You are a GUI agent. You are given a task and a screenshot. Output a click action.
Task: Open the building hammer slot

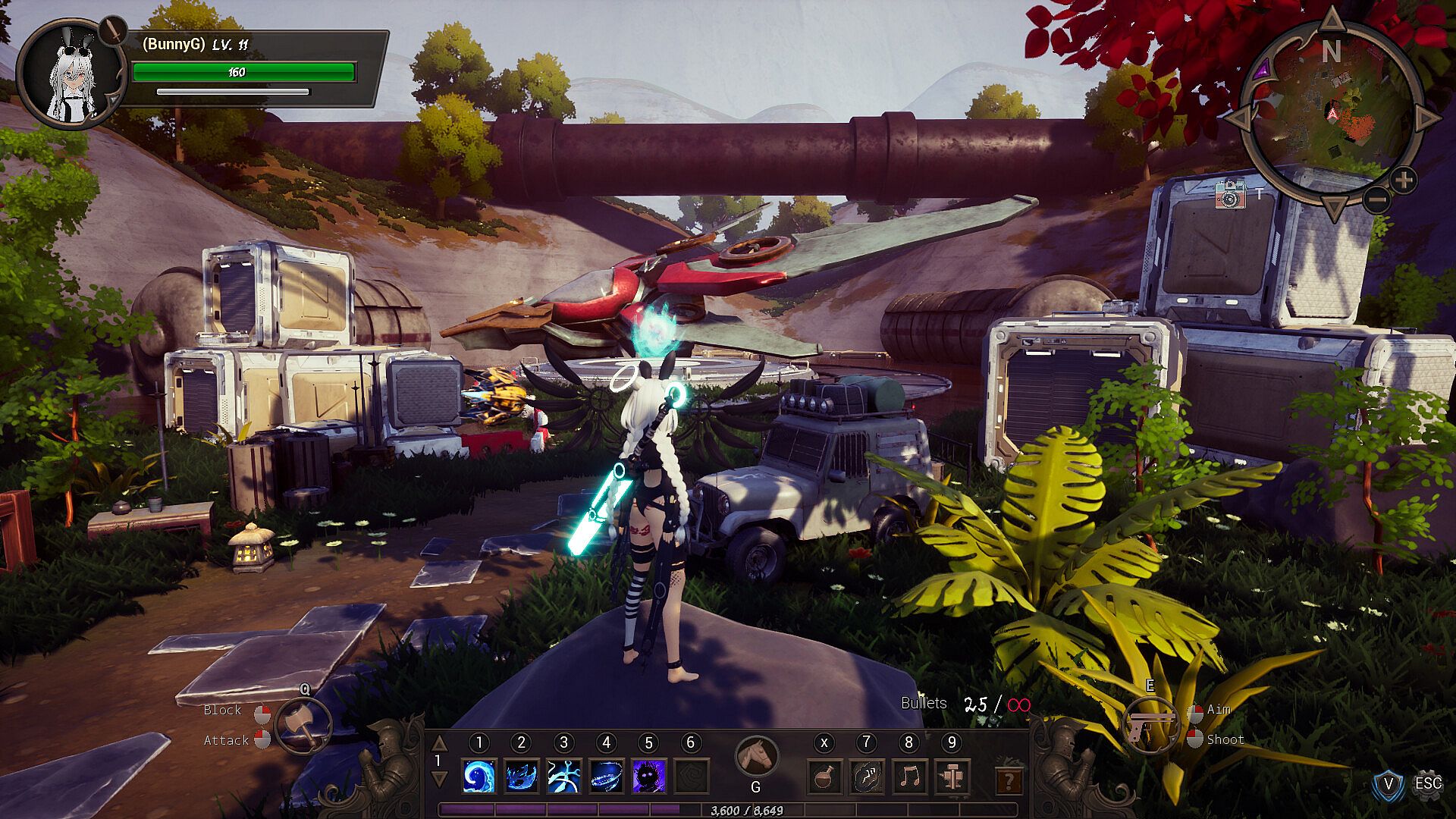tap(952, 777)
